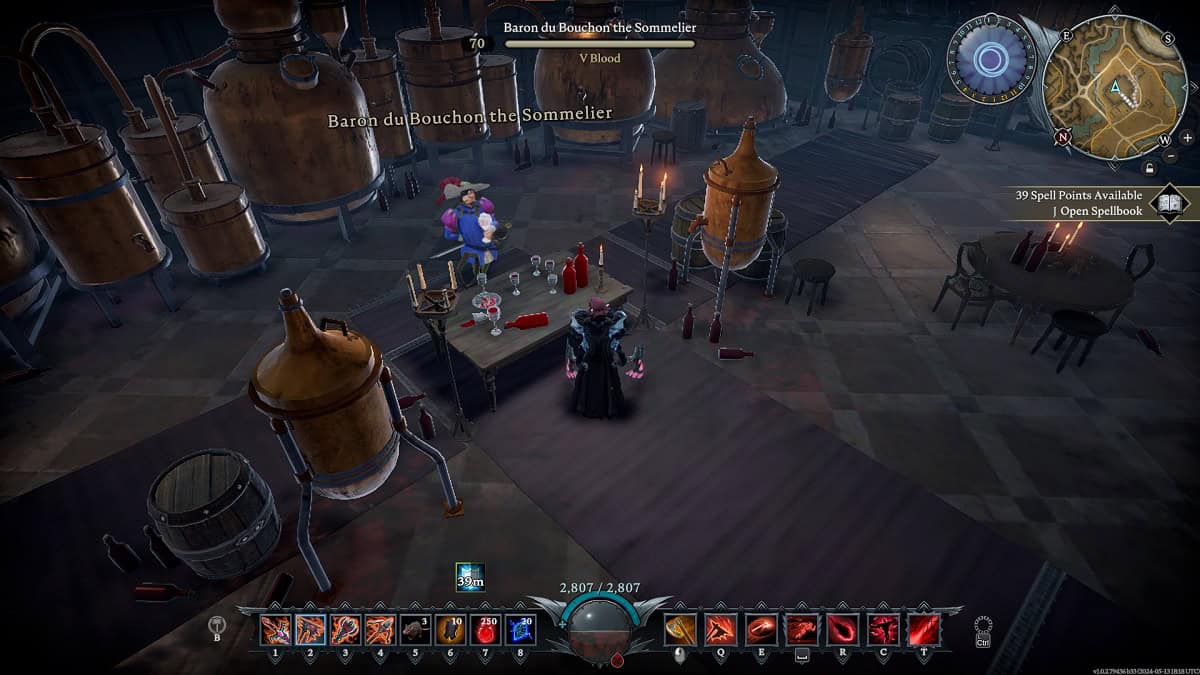This screenshot has width=1200, height=675.
Task: Select the weapon in hotbar slot 3
Action: (345, 629)
